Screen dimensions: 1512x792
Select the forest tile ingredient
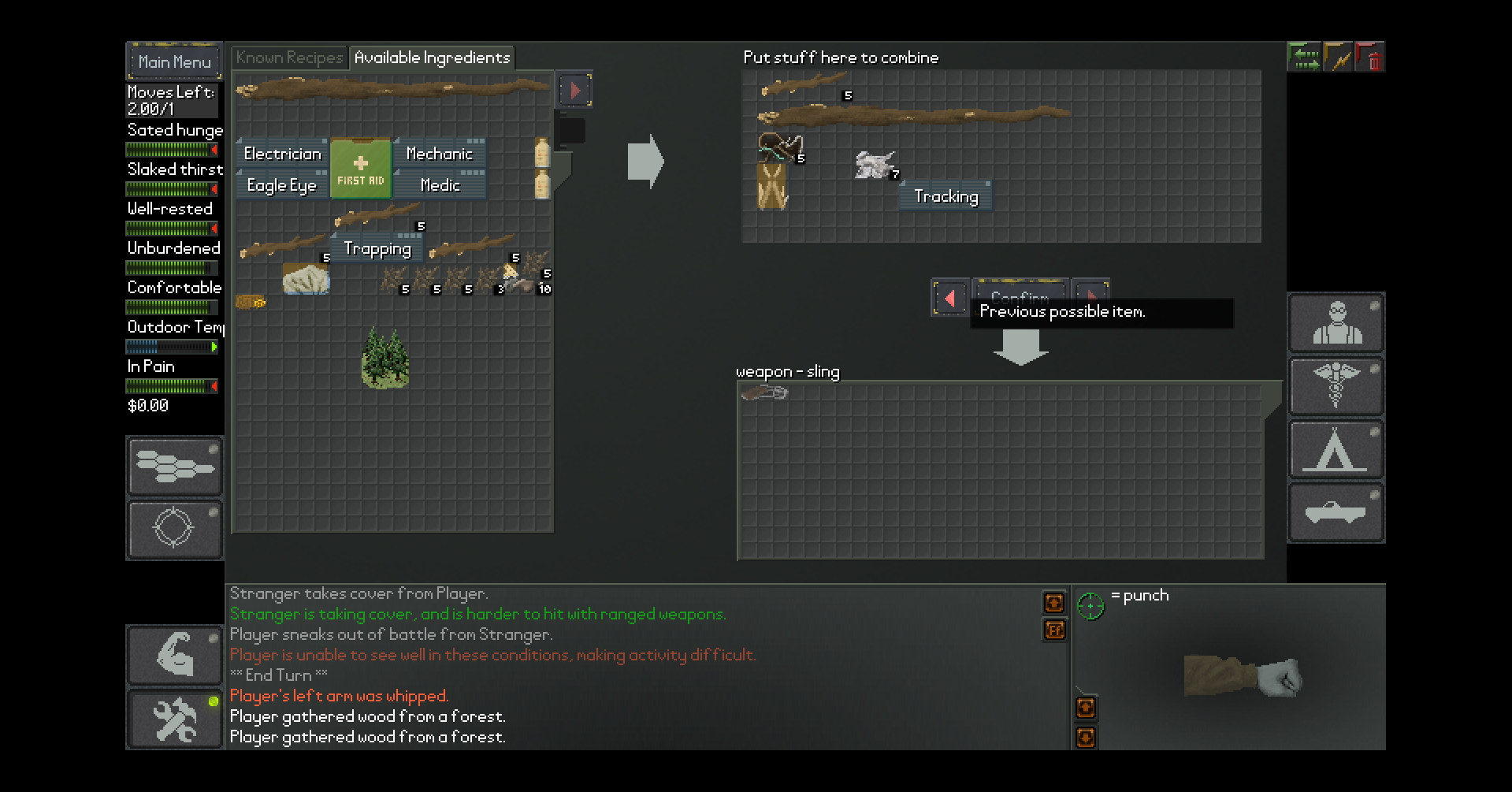pyautogui.click(x=385, y=359)
